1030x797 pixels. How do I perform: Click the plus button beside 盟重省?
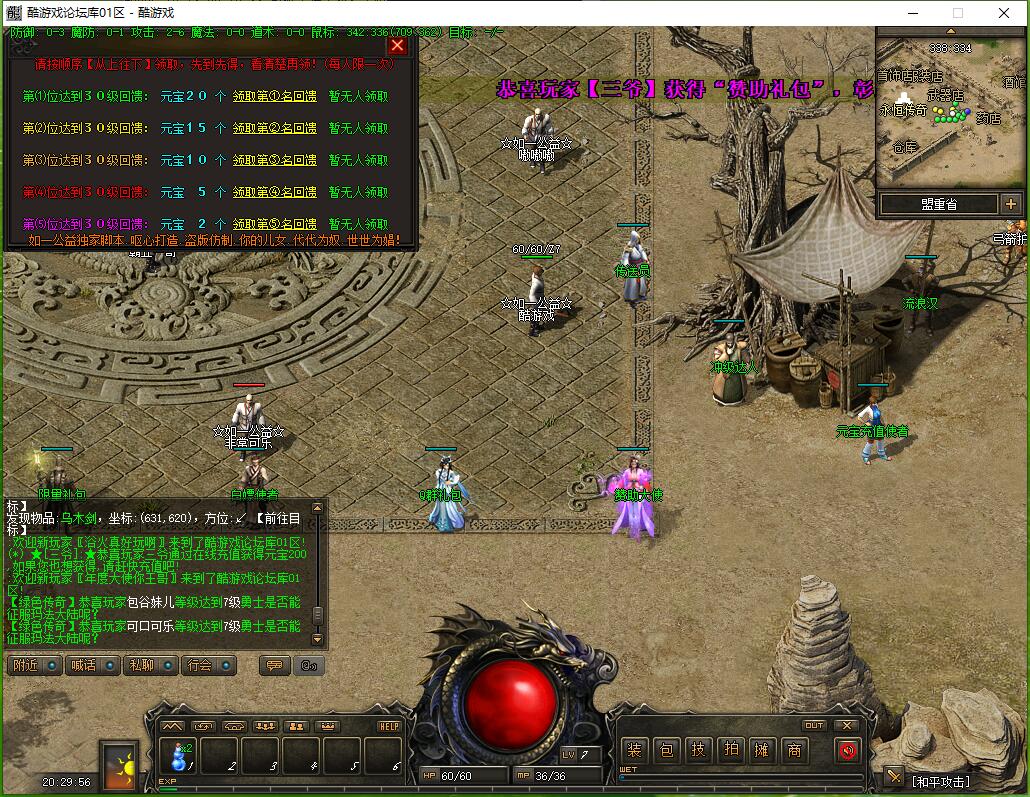[x=1009, y=204]
